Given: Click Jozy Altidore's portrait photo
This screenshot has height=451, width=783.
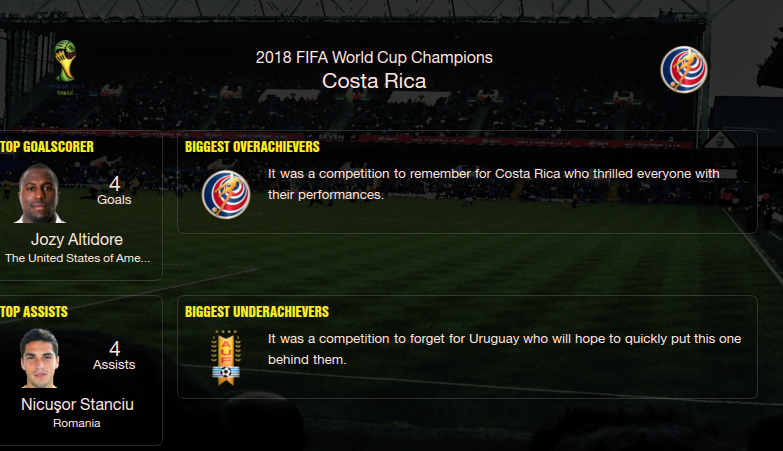Looking at the screenshot, I should 41,194.
